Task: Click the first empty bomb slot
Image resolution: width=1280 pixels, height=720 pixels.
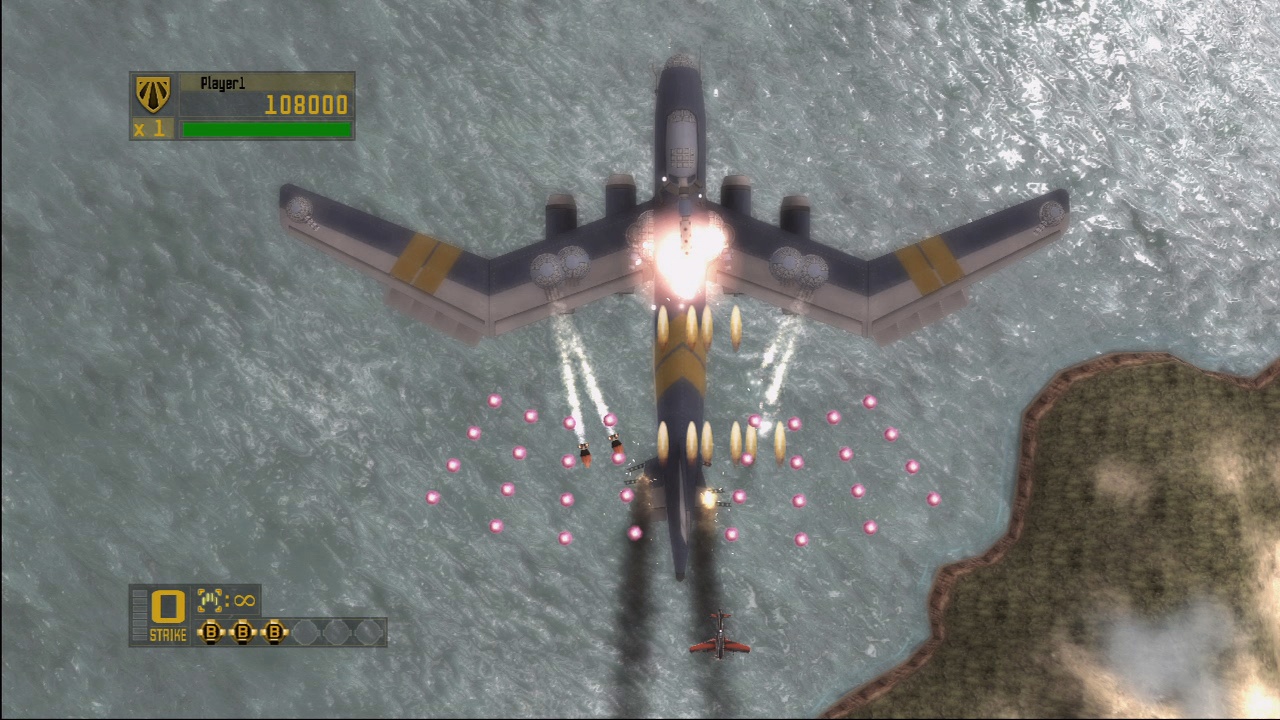Action: coord(305,631)
